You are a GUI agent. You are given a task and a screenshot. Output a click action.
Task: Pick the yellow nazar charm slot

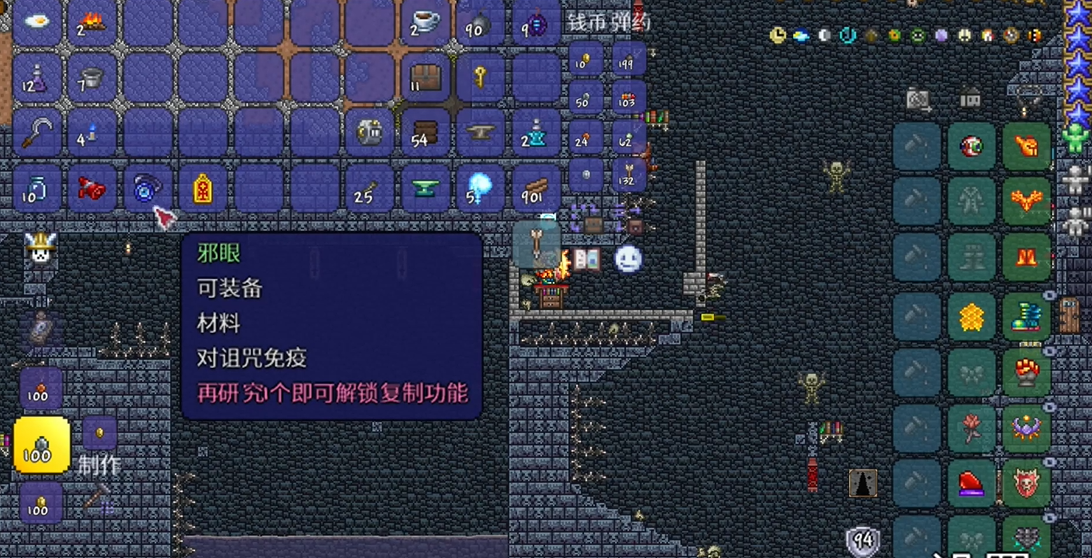[x=204, y=188]
